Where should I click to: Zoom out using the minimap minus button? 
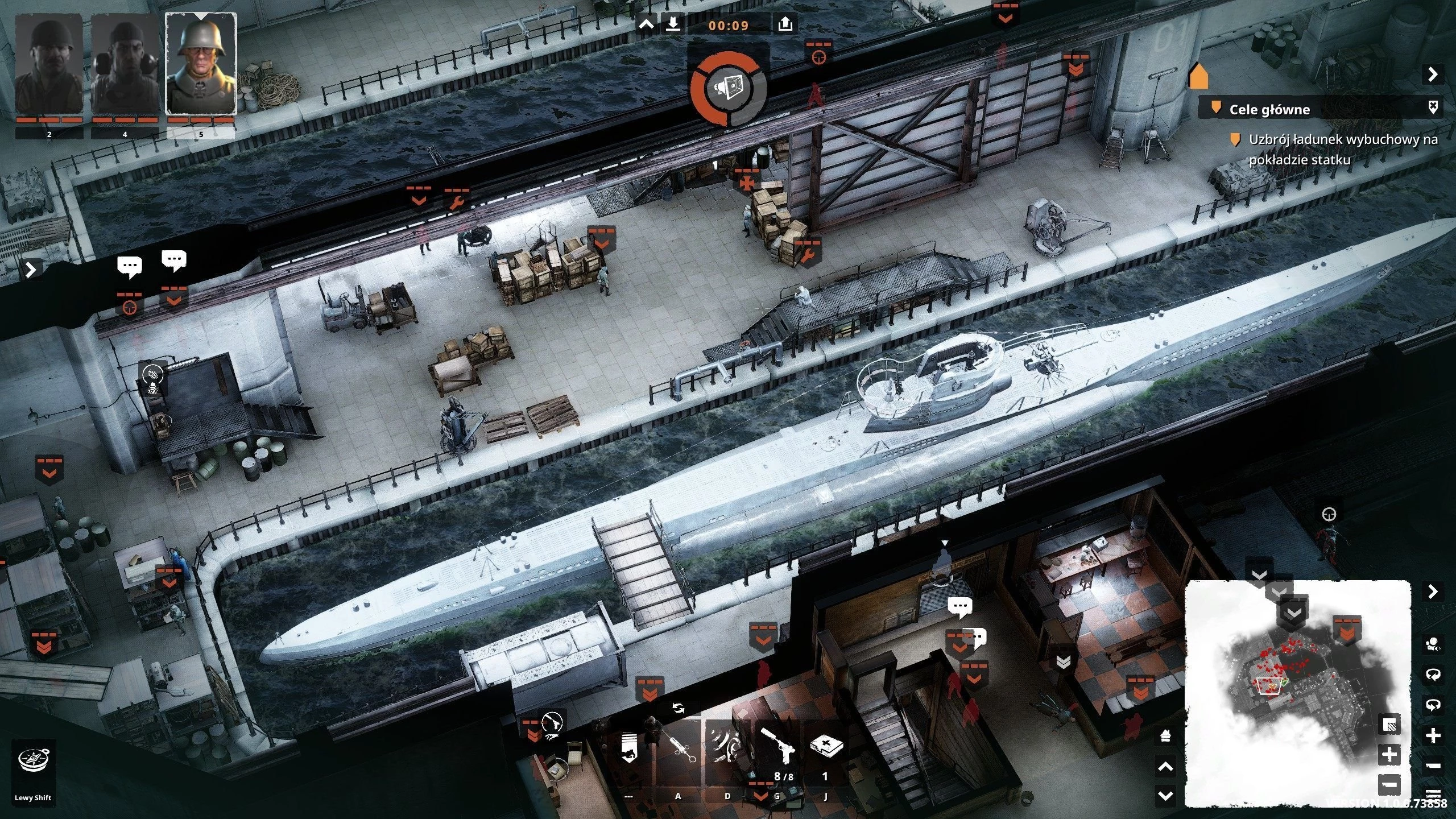point(1389,785)
